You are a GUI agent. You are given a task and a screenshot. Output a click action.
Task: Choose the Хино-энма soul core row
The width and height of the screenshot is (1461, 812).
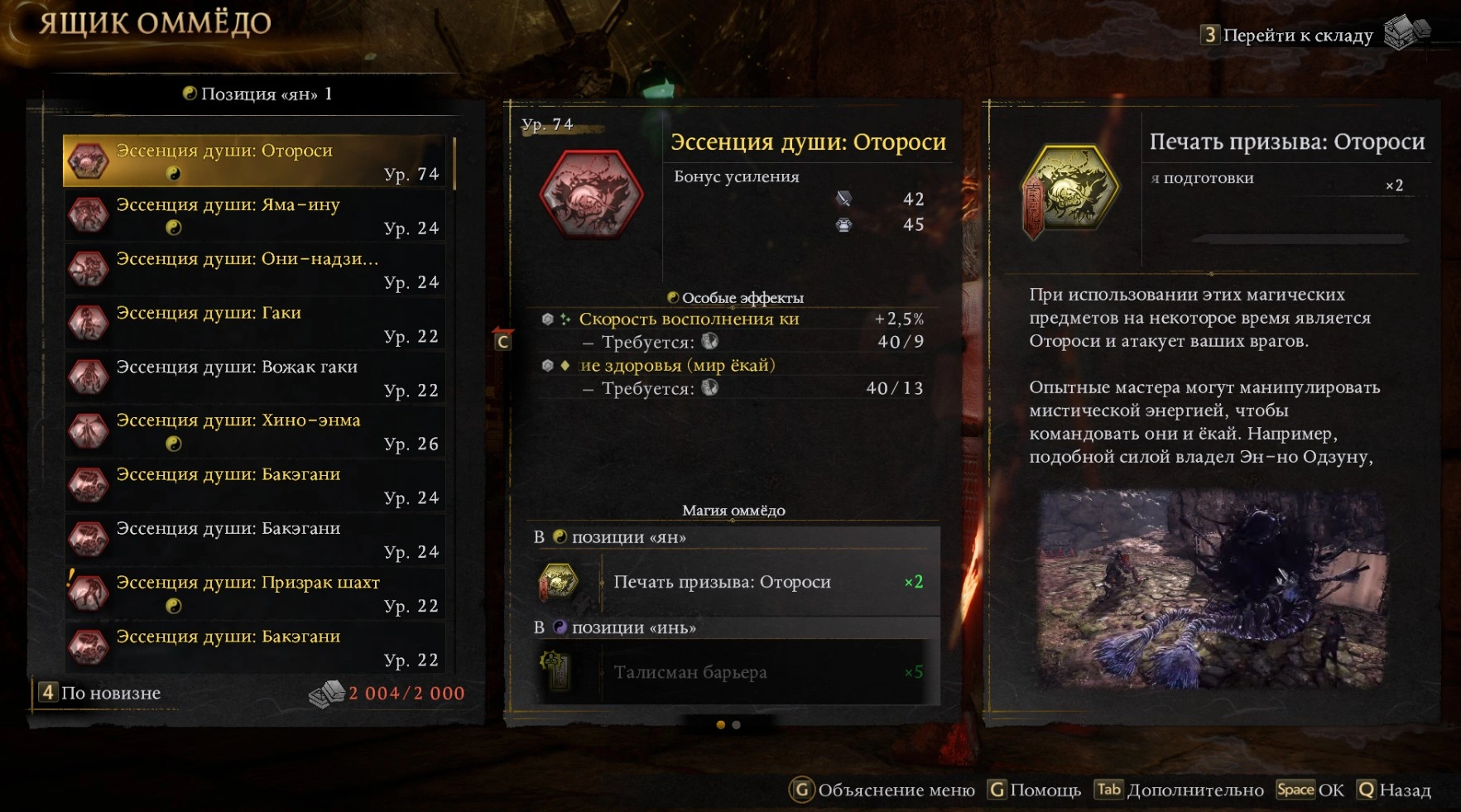(257, 431)
